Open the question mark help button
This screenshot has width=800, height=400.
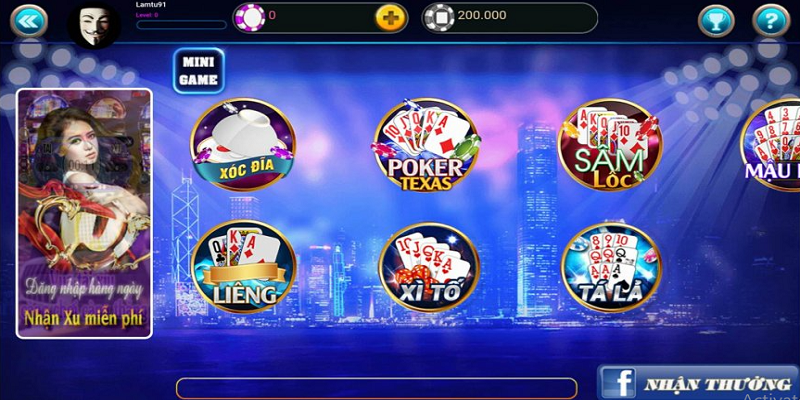770,19
